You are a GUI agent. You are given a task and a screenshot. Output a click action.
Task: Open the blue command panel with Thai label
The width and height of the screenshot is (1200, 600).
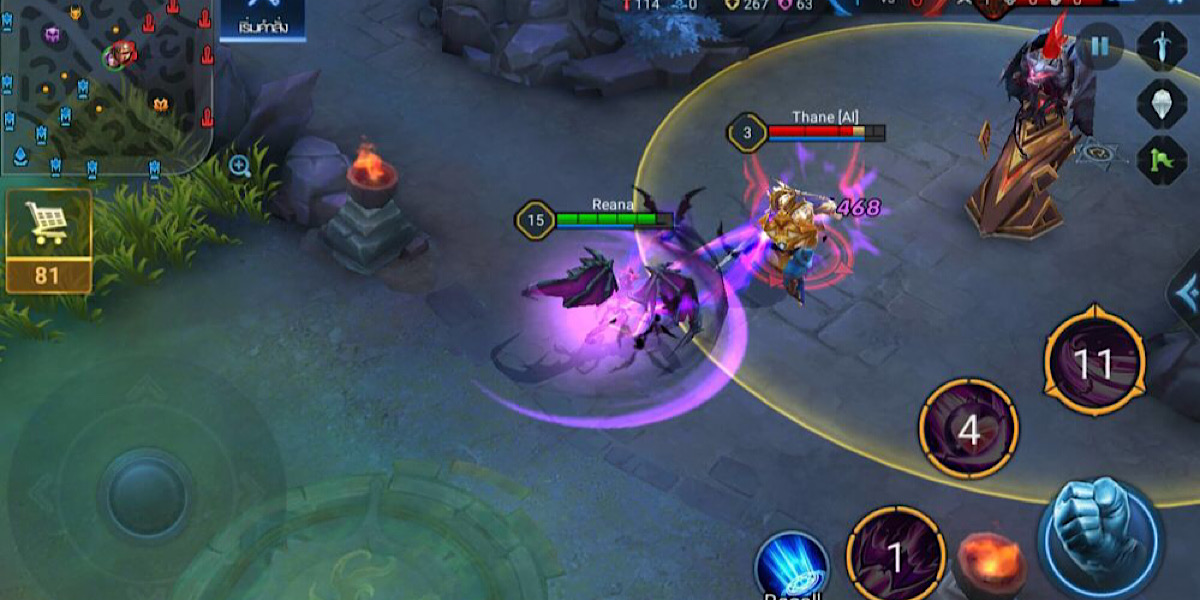click(x=262, y=20)
